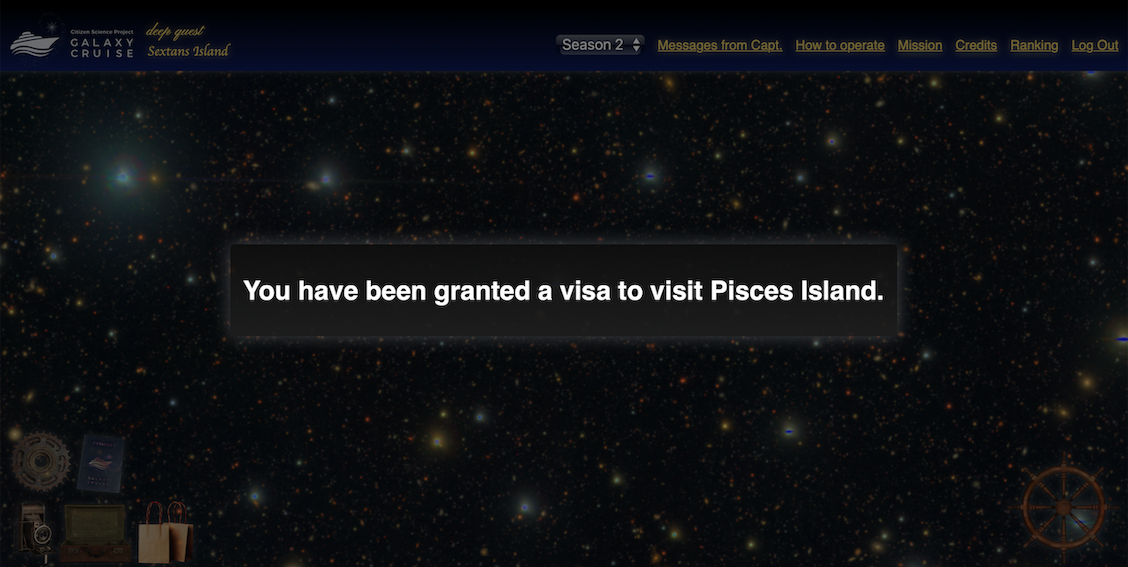
Task: Dismiss the Pisces Island visa message
Action: pos(563,291)
